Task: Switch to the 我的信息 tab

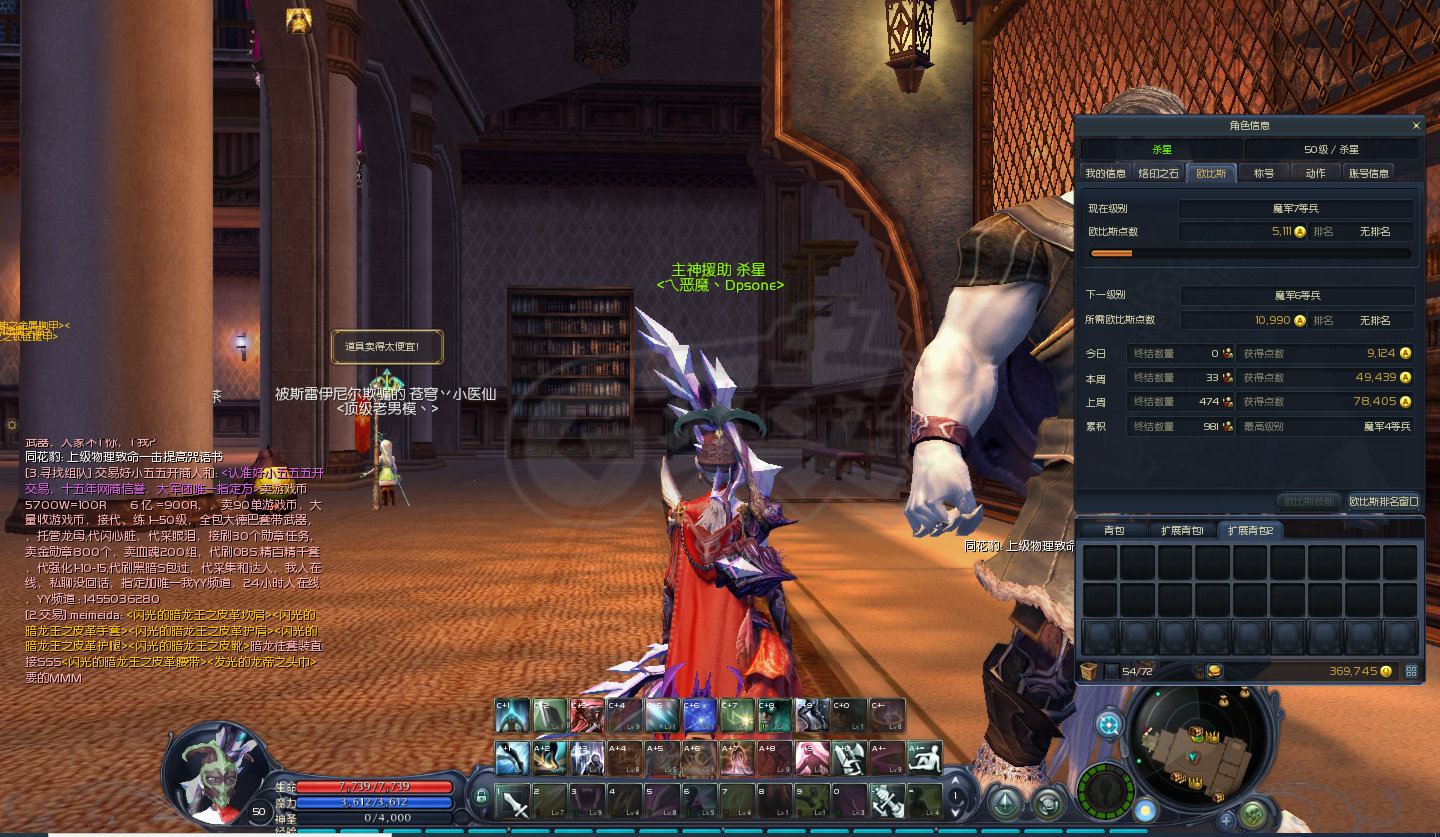Action: (1105, 173)
